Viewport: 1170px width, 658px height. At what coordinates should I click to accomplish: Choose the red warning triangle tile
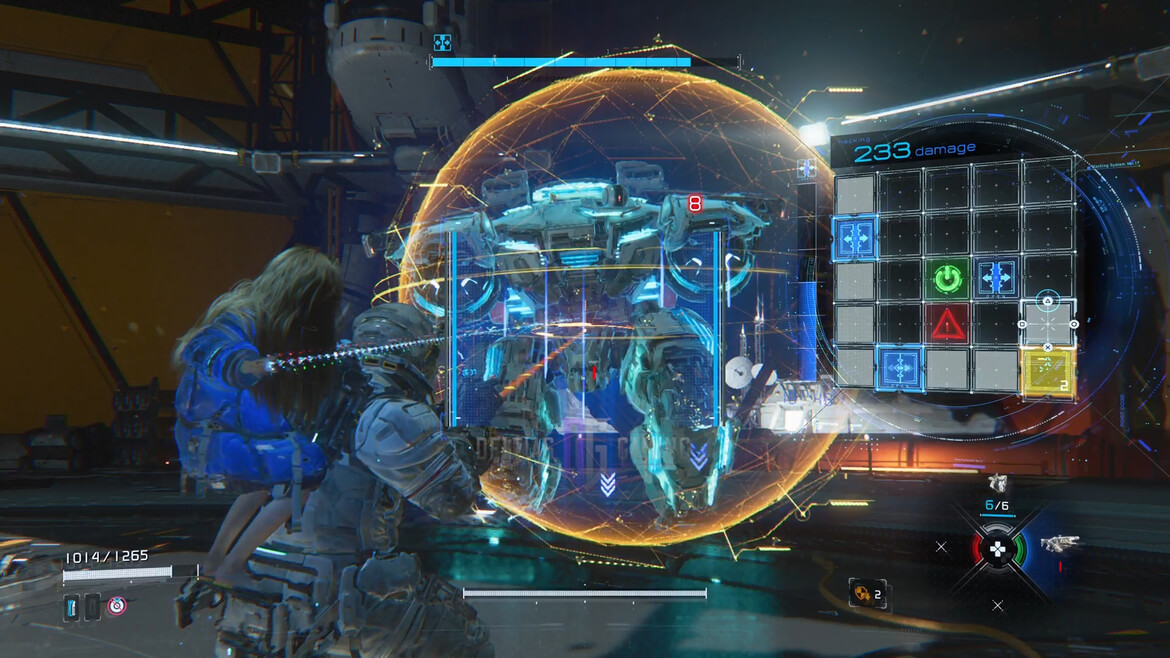pyautogui.click(x=946, y=323)
